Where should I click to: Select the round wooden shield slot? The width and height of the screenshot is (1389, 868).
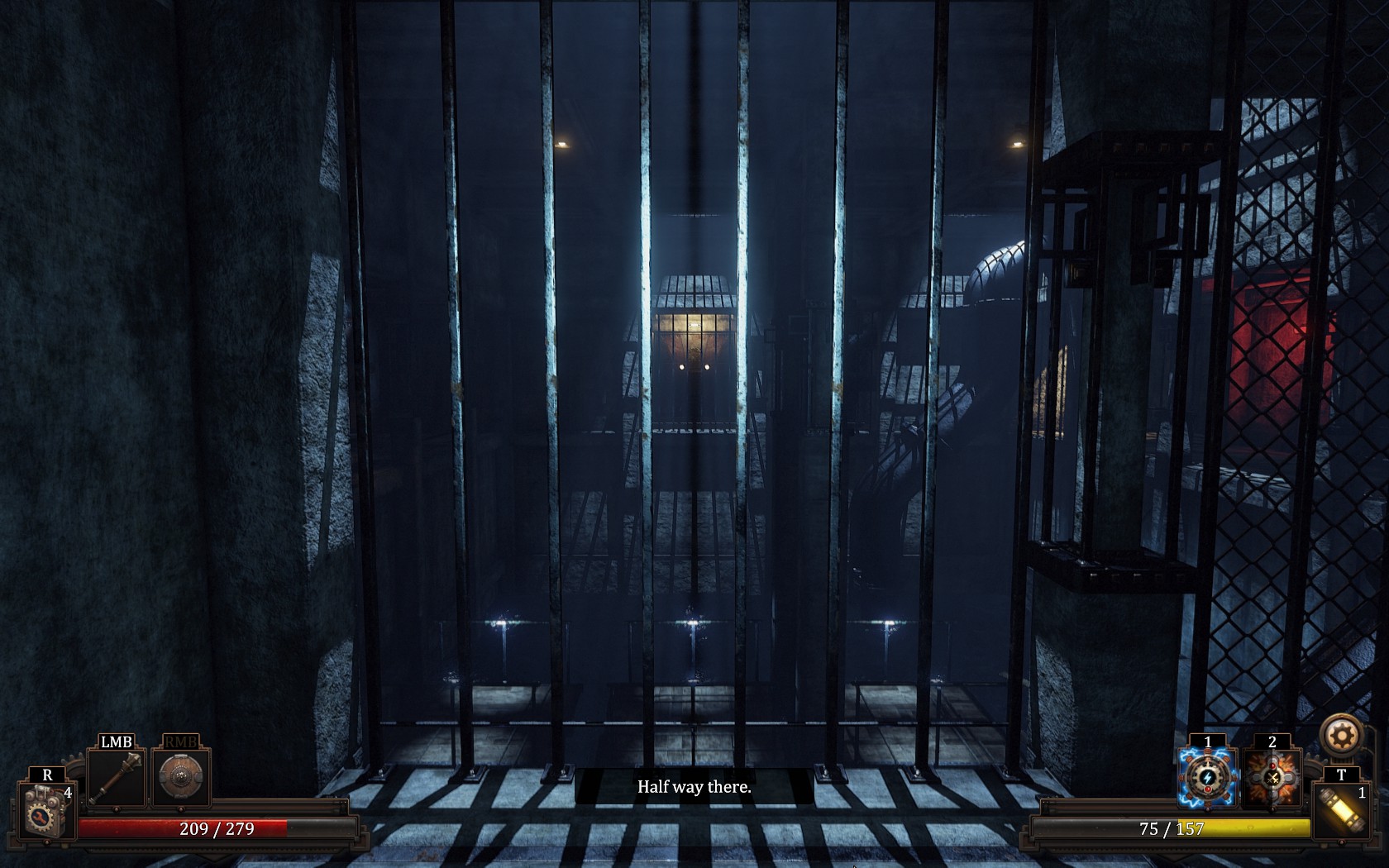[180, 778]
